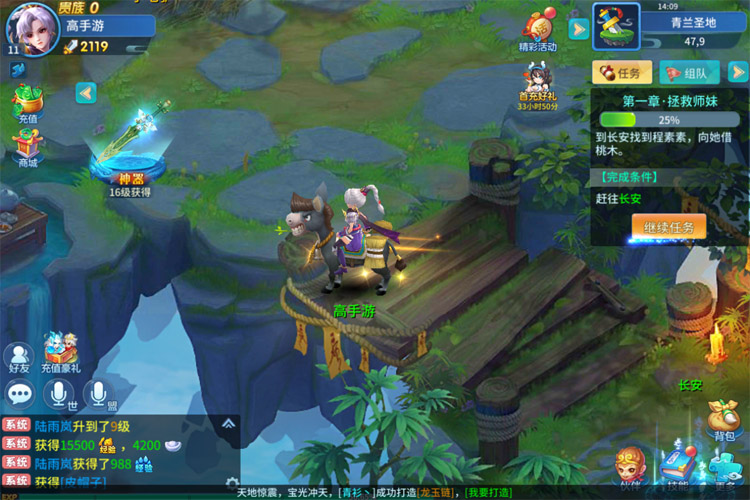Open the 商城 shop
Screen dimensions: 750x500
point(27,146)
